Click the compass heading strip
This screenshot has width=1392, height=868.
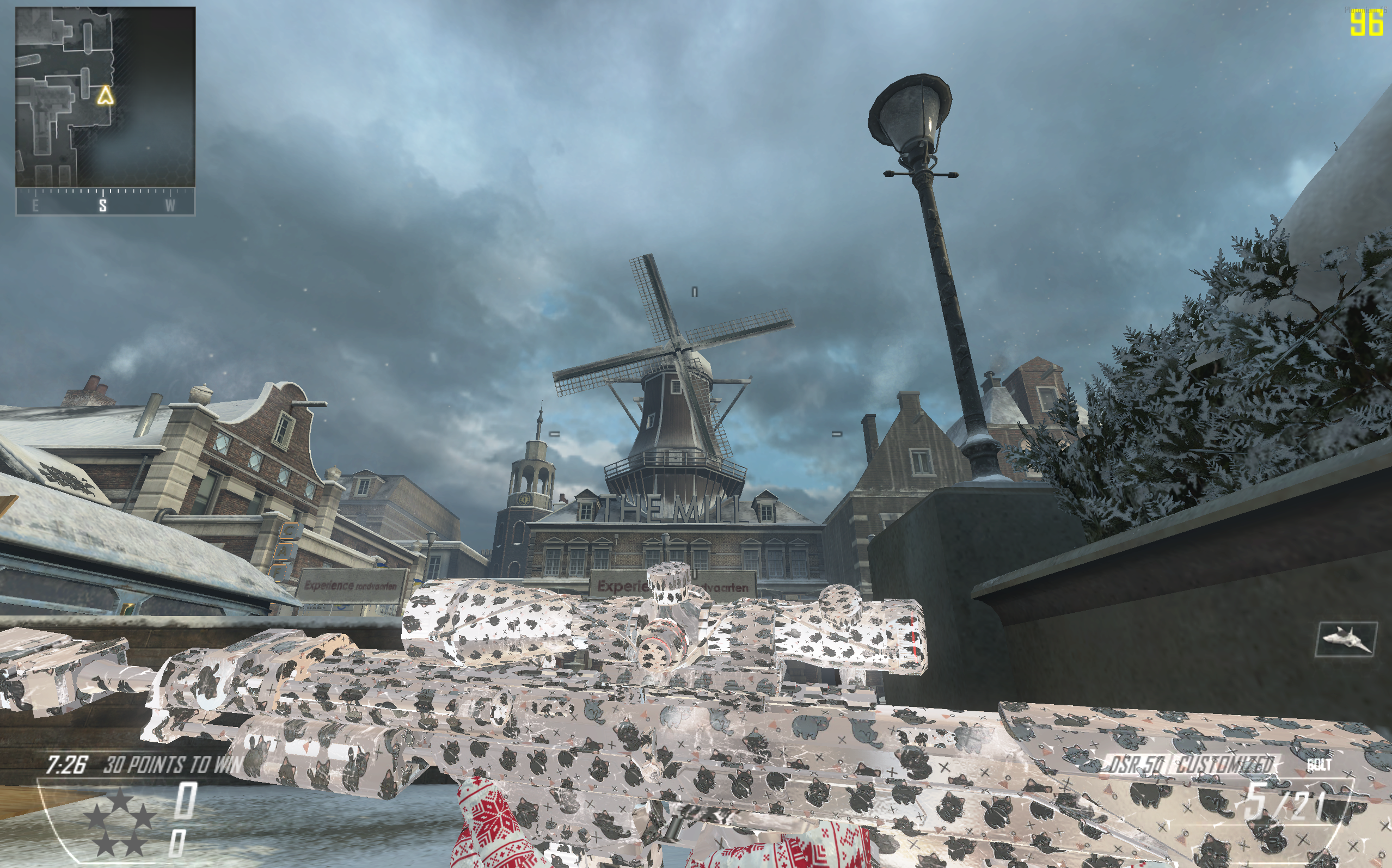tap(105, 202)
